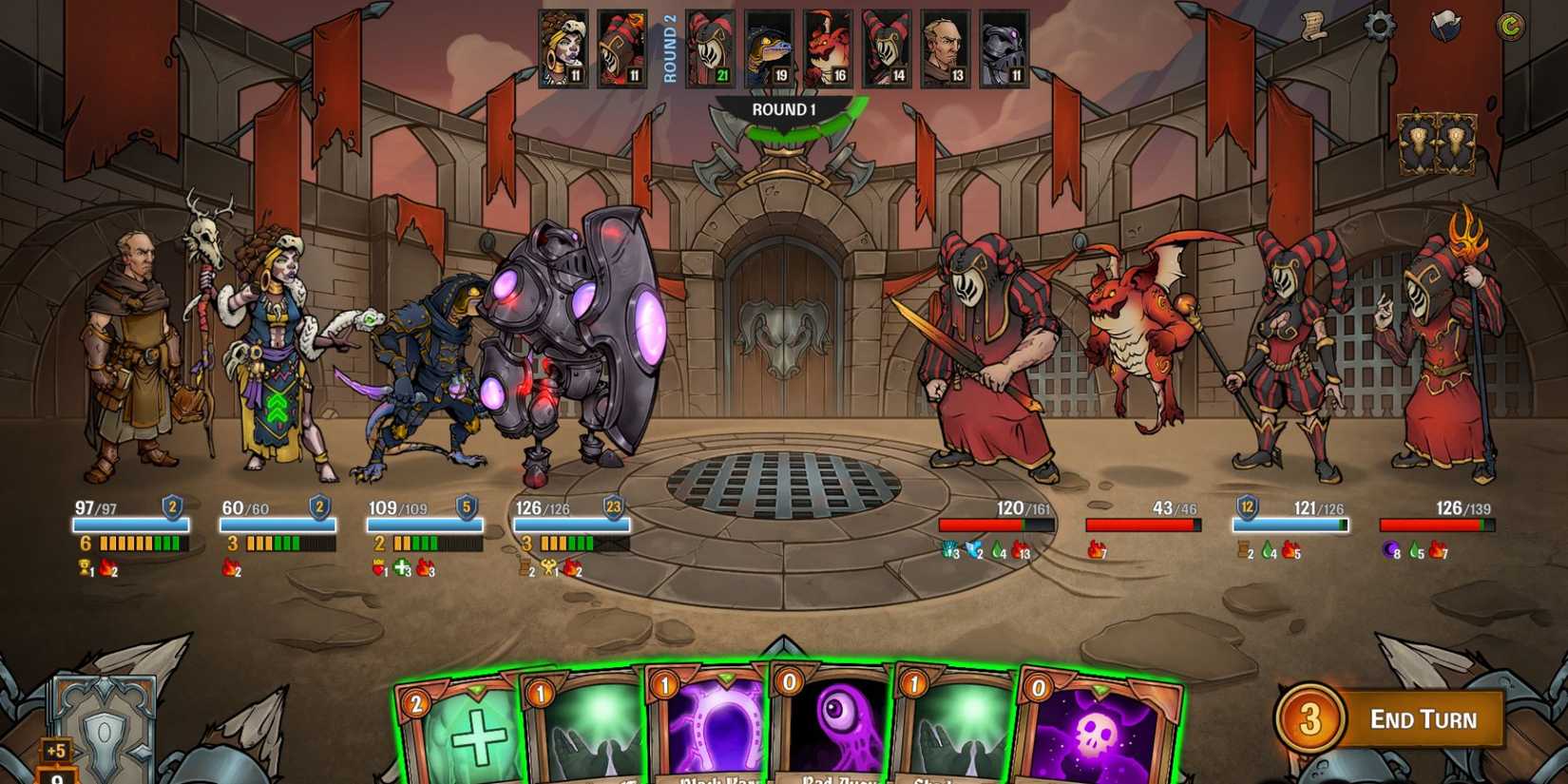Click the poison droplet icon under the rightmost enemy
This screenshot has height=784, width=1568.
coord(1415,551)
